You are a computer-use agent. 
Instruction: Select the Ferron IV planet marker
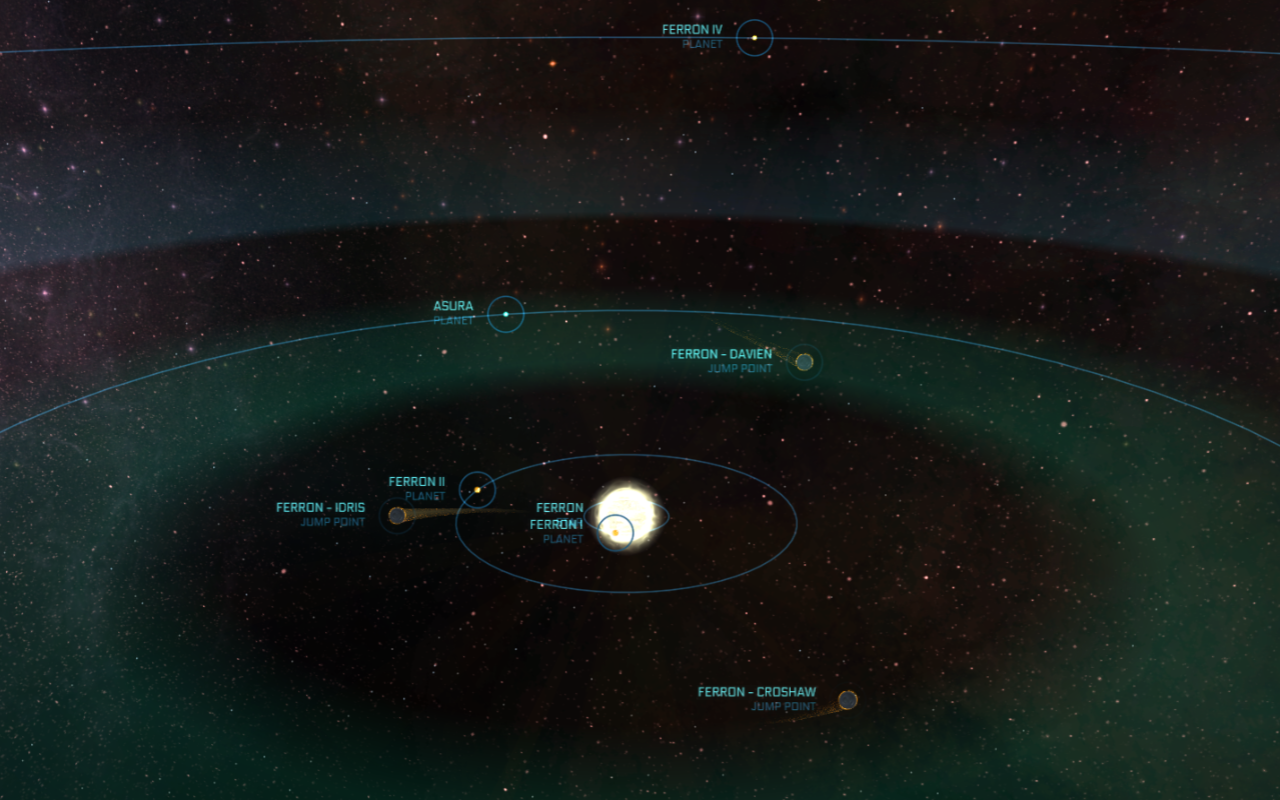pos(752,38)
